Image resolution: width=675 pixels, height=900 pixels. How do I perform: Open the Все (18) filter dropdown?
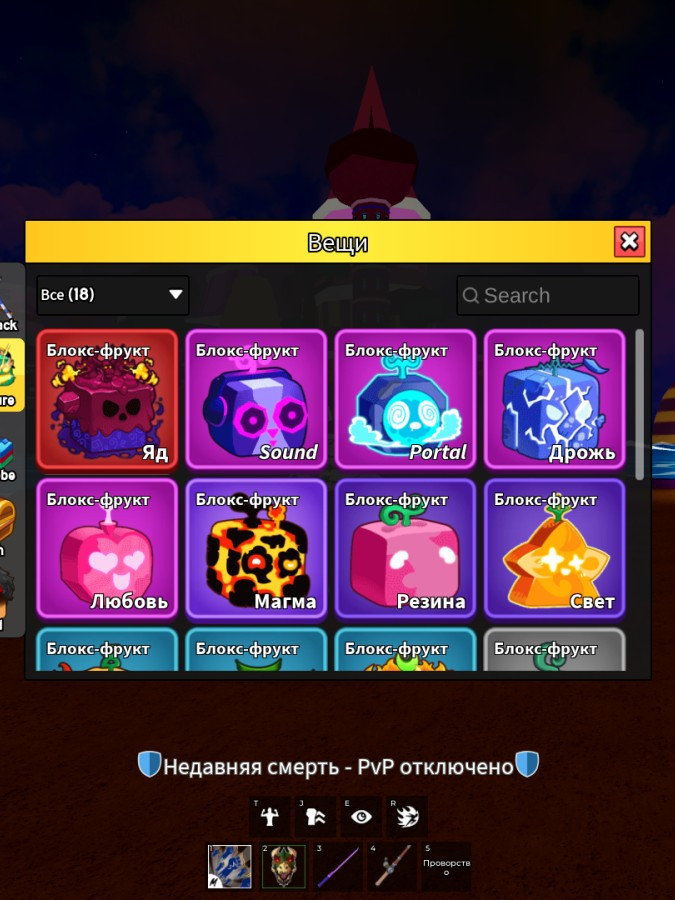pyautogui.click(x=112, y=295)
